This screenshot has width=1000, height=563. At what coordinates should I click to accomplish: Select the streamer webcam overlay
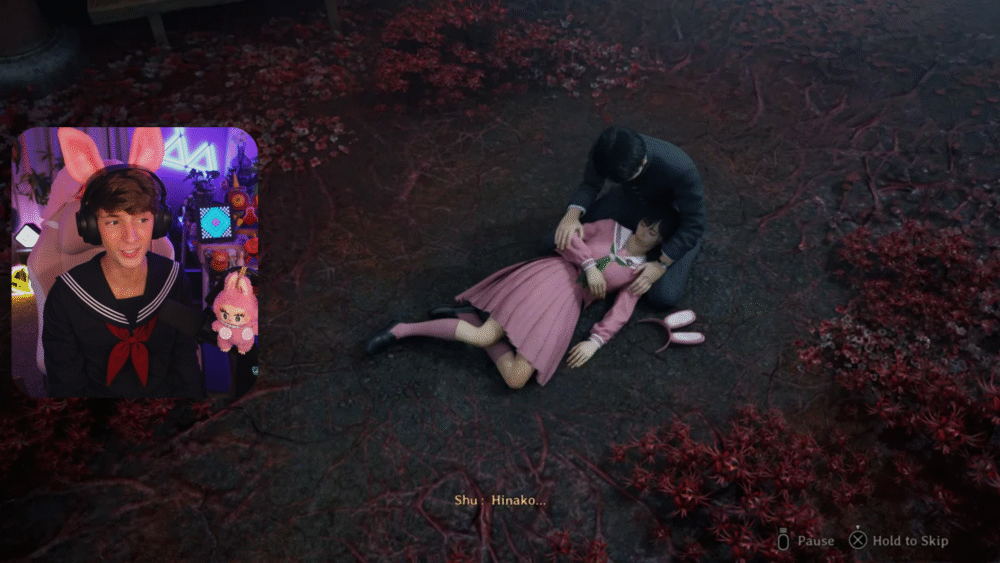(x=135, y=263)
